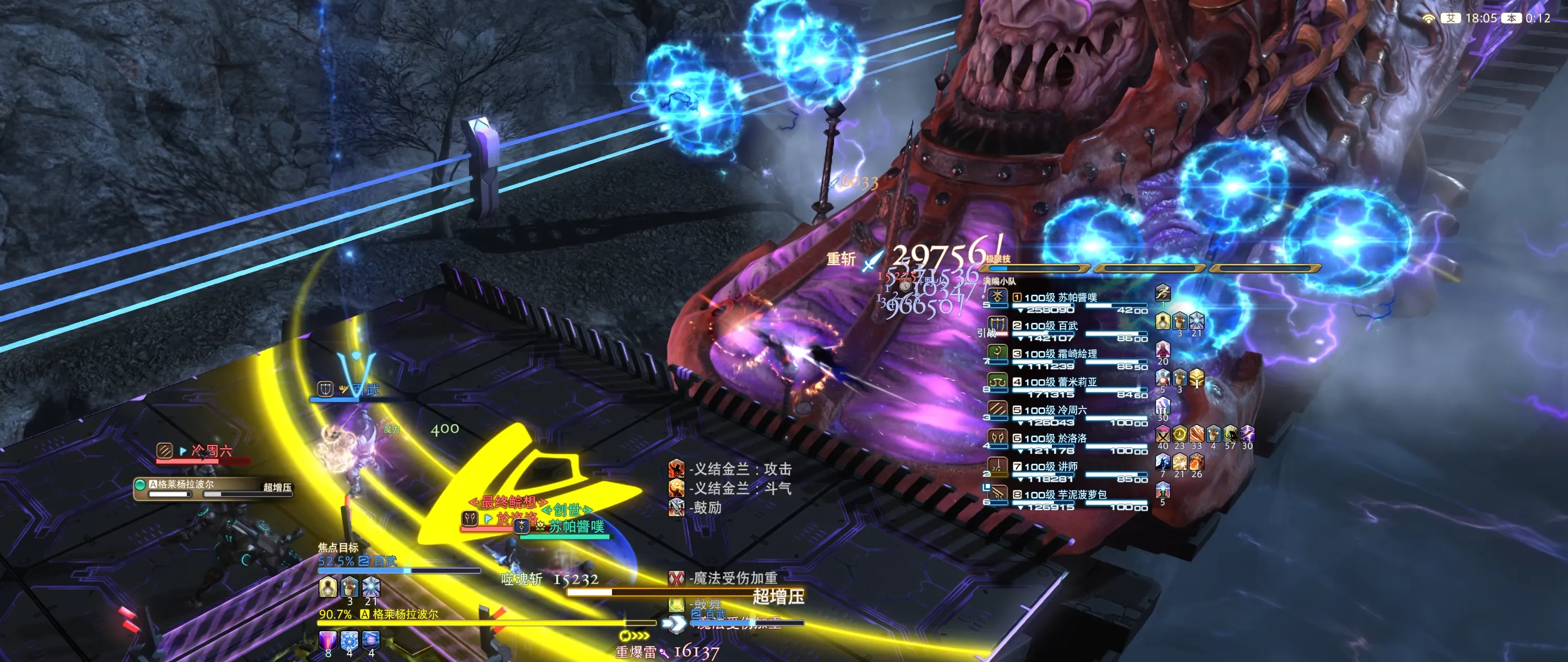Select 格莱杨拉波尔 in the enemy list

pyautogui.click(x=213, y=487)
